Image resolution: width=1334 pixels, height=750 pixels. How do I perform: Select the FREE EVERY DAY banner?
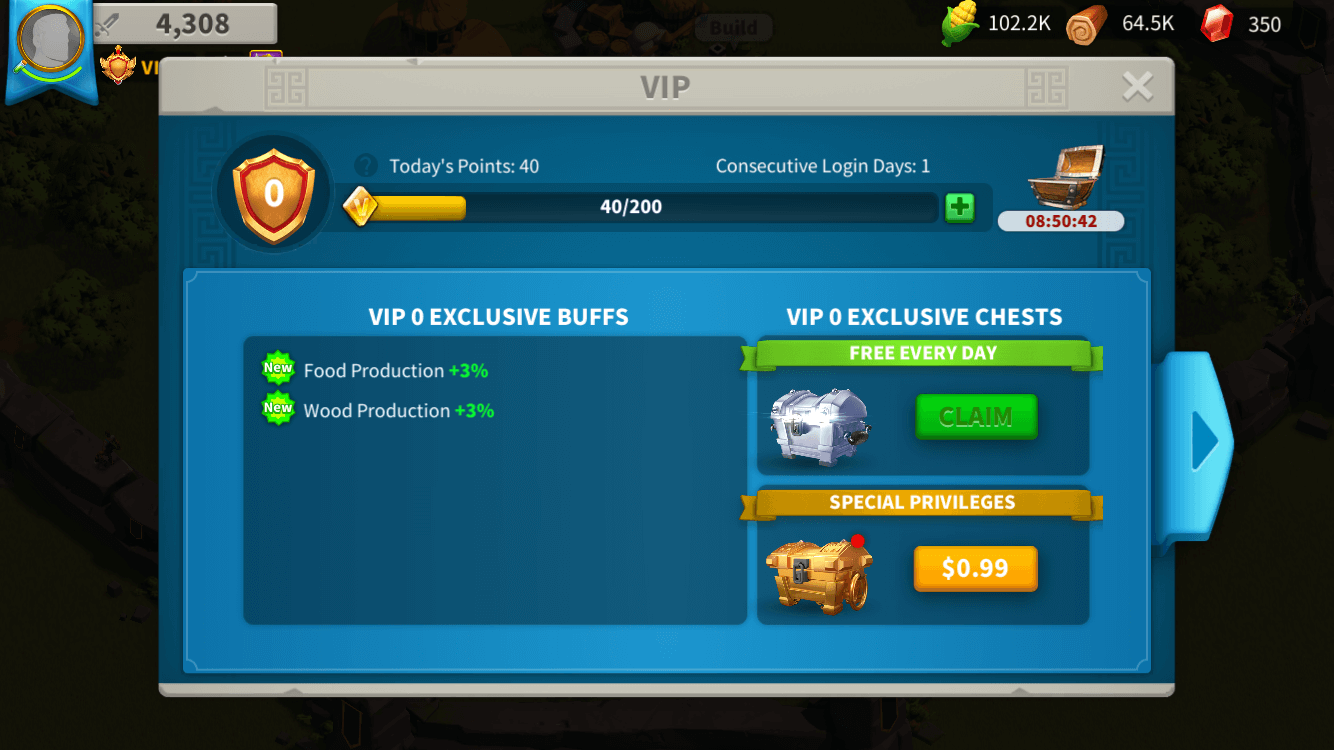(x=922, y=353)
